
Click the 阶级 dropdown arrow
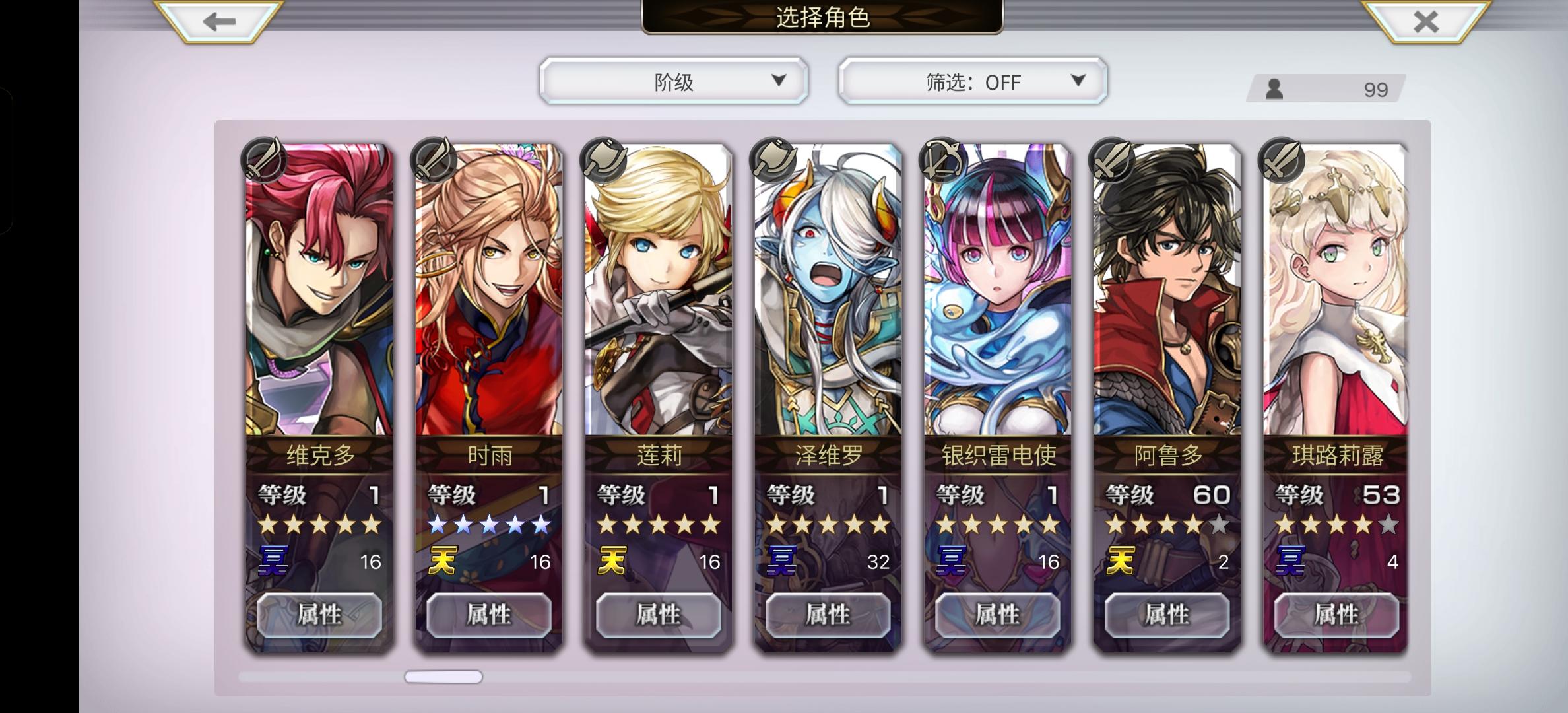(779, 81)
